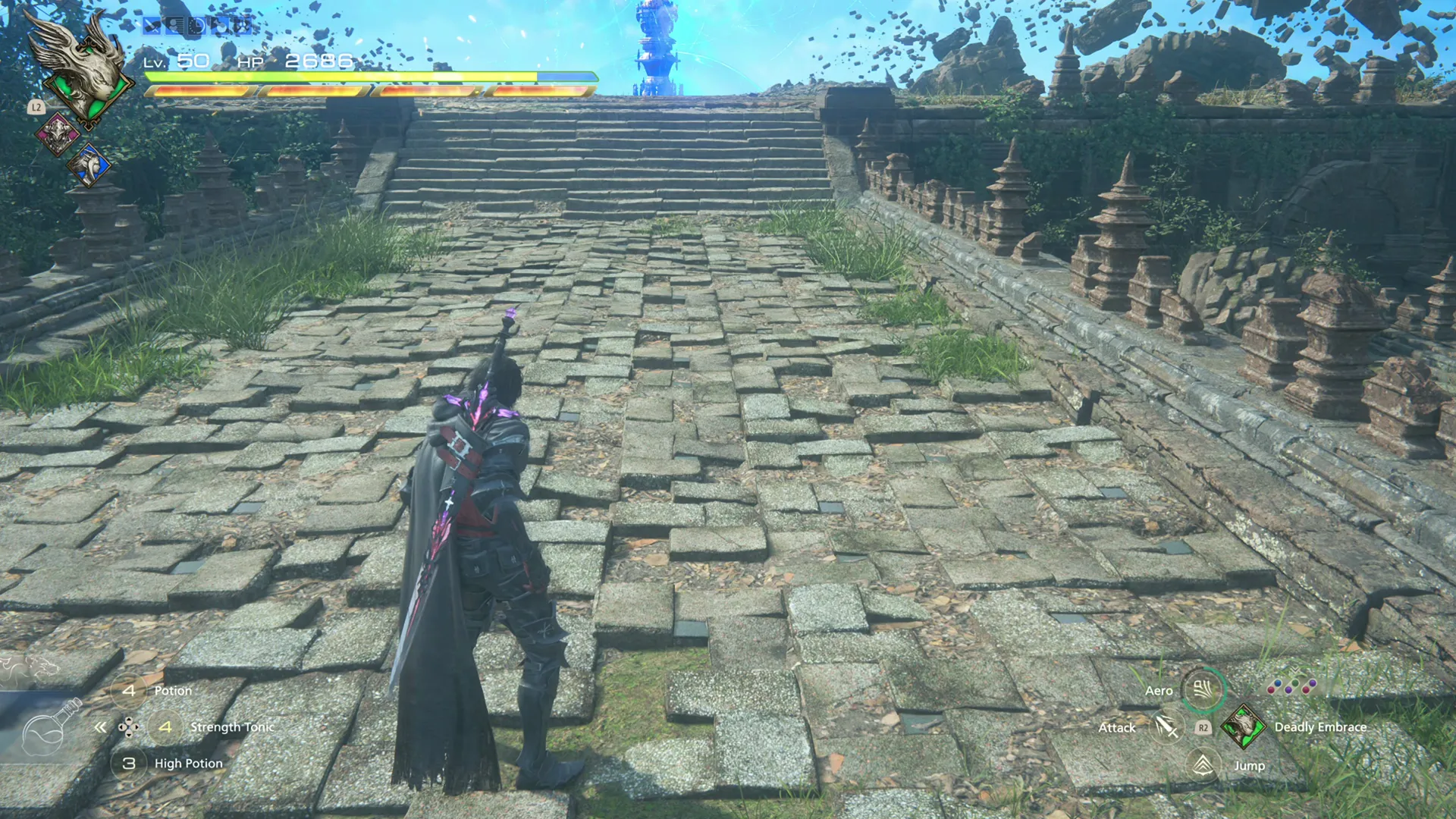The width and height of the screenshot is (1456, 819).
Task: Select the party member status icon at top
Action: pos(174,26)
